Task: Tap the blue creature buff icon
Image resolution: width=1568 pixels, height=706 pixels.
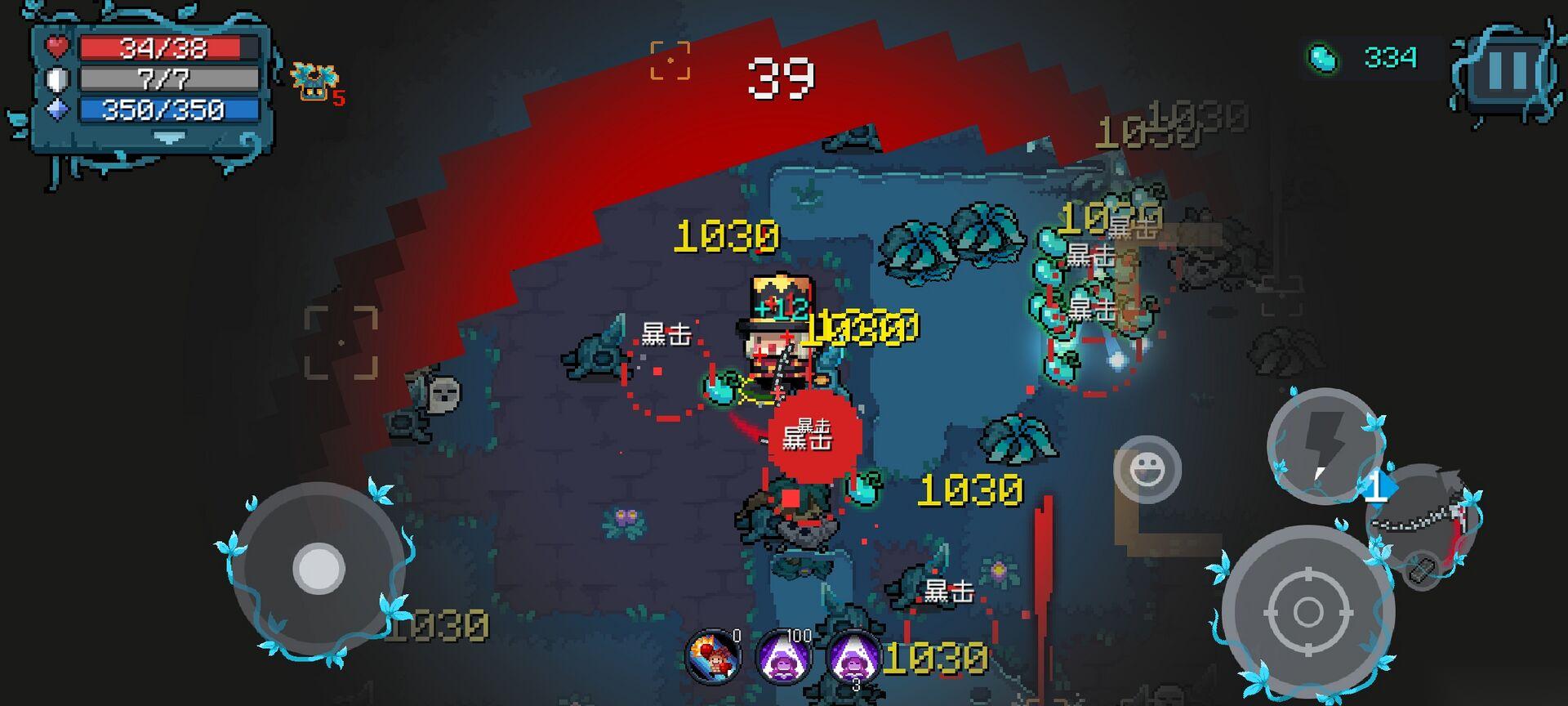Action: click(314, 81)
